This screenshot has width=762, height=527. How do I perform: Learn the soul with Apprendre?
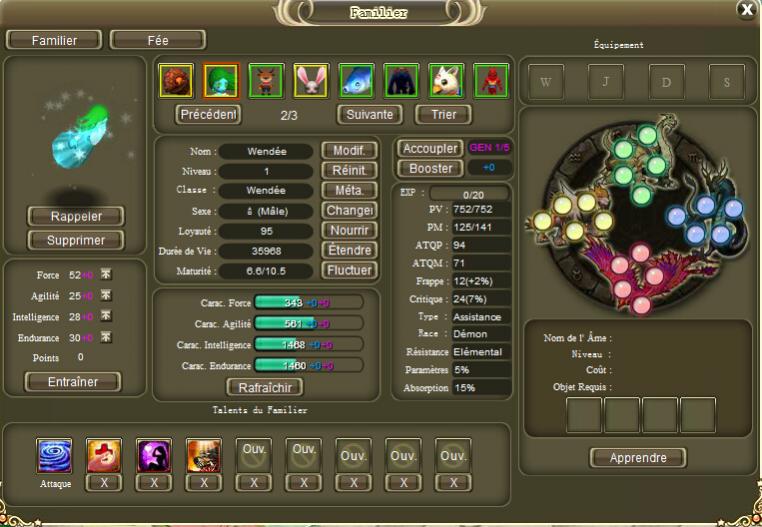pos(638,458)
